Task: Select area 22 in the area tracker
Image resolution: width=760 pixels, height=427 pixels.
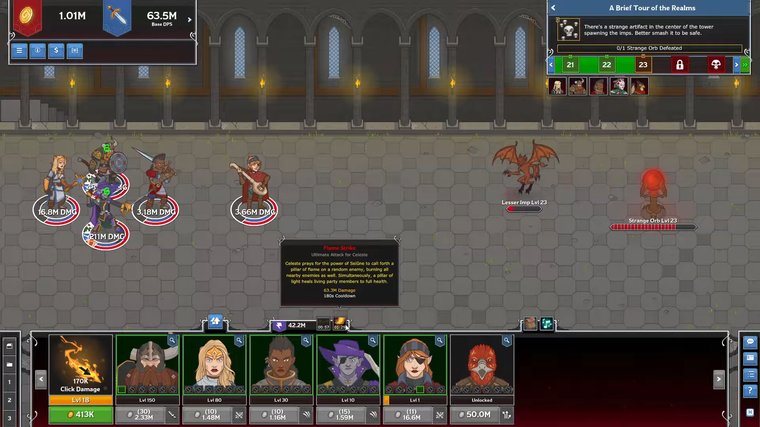Action: coord(606,64)
